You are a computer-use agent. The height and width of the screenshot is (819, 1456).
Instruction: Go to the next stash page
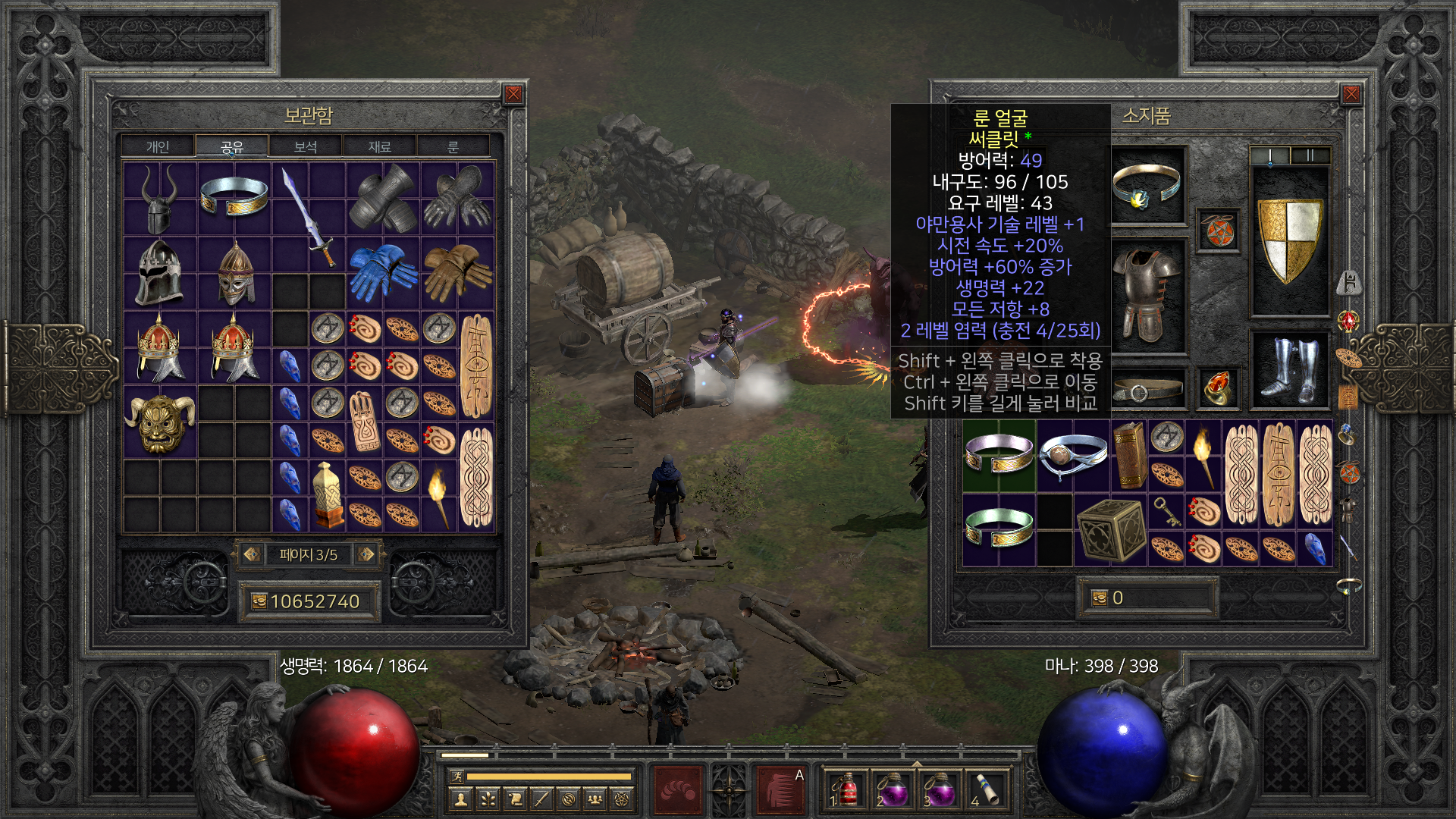[366, 554]
